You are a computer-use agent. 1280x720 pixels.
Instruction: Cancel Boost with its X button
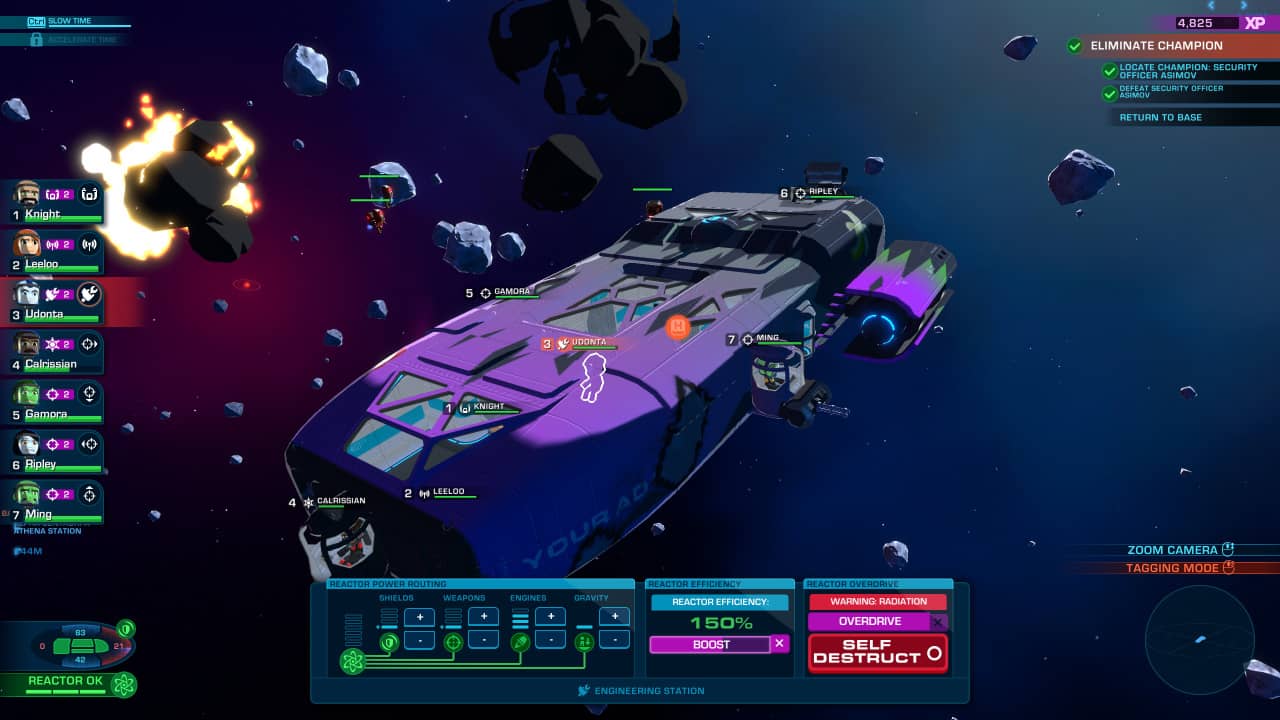pyautogui.click(x=779, y=644)
